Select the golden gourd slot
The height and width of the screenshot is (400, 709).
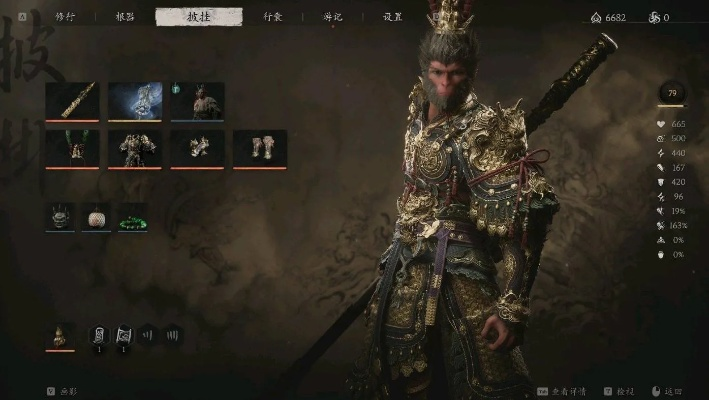pyautogui.click(x=60, y=336)
